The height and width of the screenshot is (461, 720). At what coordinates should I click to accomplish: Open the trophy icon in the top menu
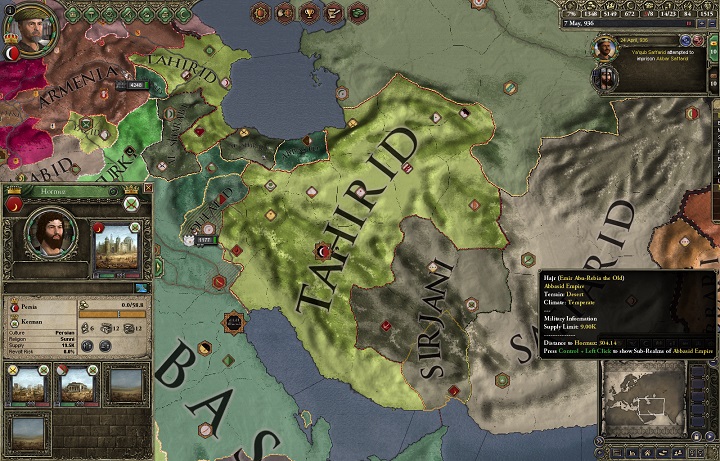point(305,13)
